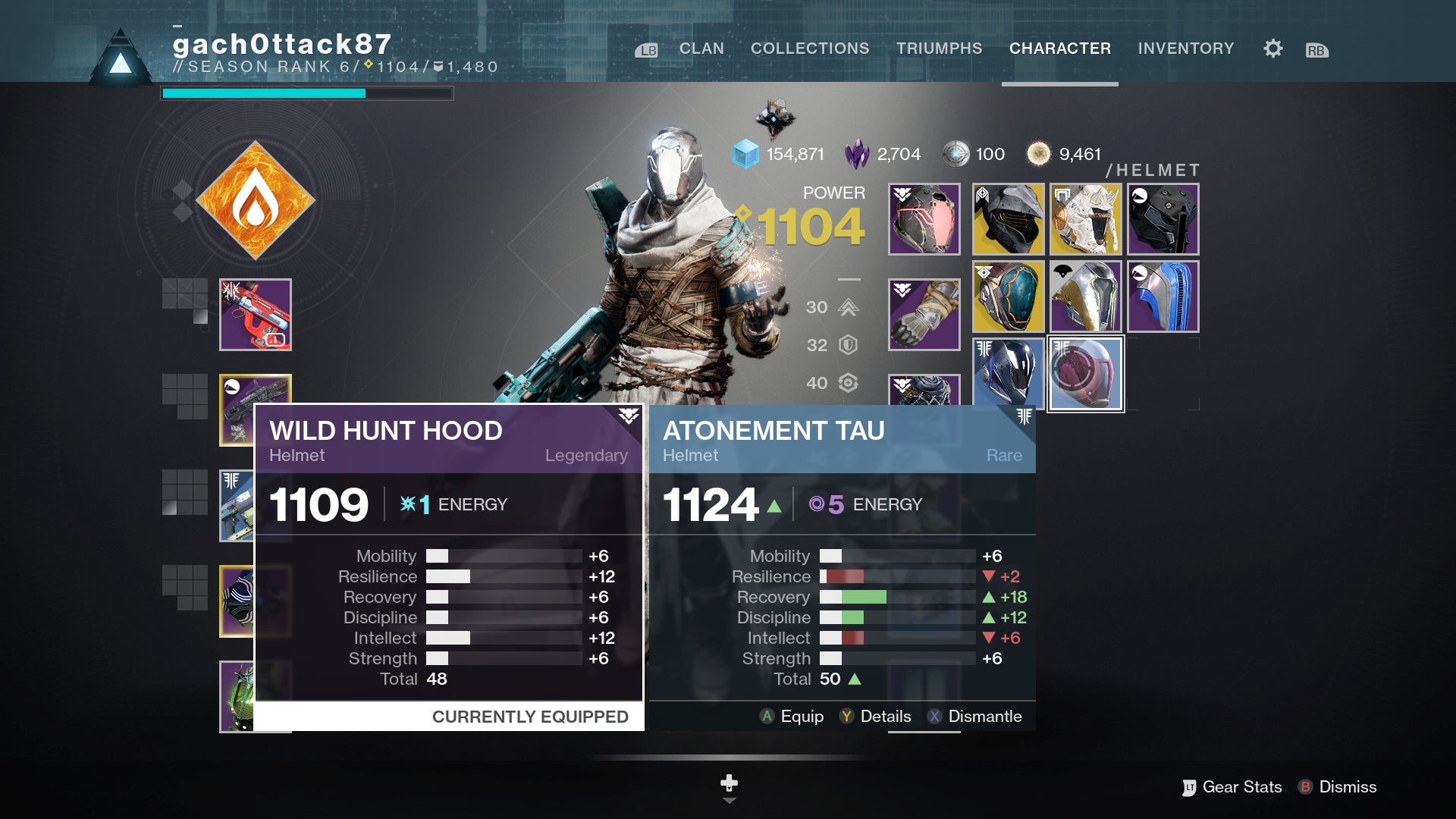Dismantle the Atonement Tau helmet
The width and height of the screenshot is (1456, 819).
pyautogui.click(x=977, y=716)
